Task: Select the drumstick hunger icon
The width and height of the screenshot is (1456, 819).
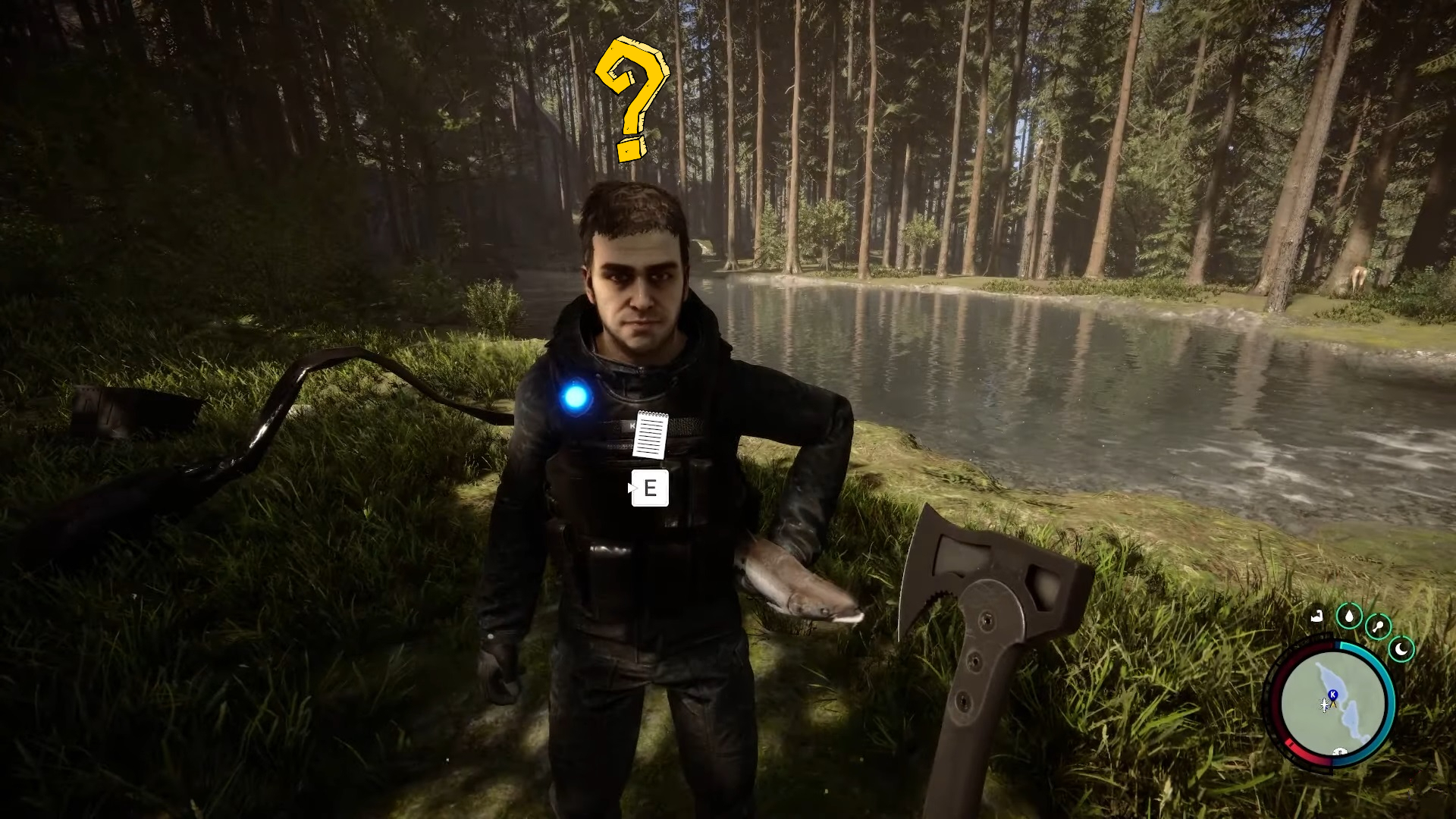Action: pyautogui.click(x=1377, y=627)
